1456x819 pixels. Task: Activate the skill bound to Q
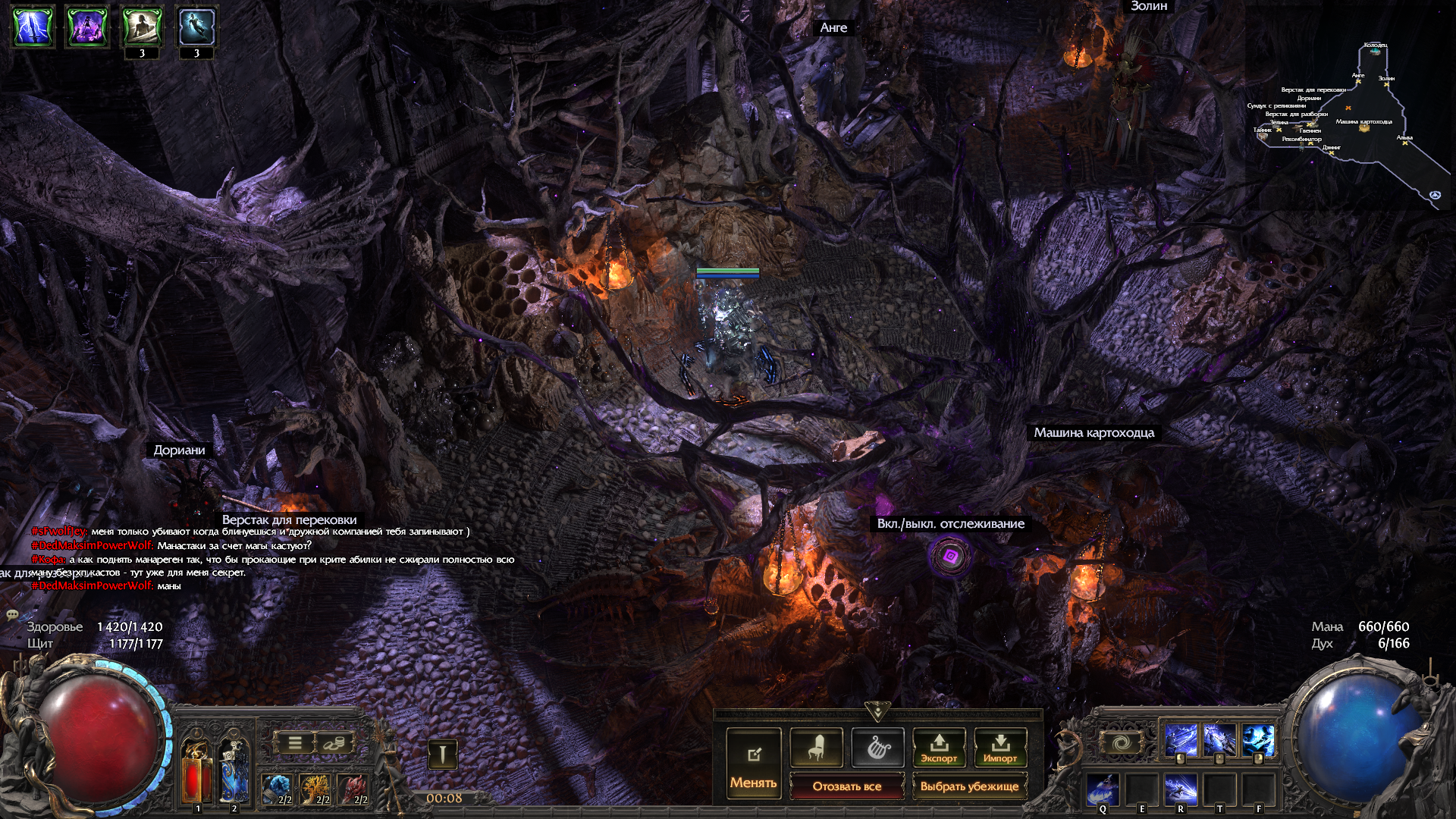click(x=1102, y=789)
